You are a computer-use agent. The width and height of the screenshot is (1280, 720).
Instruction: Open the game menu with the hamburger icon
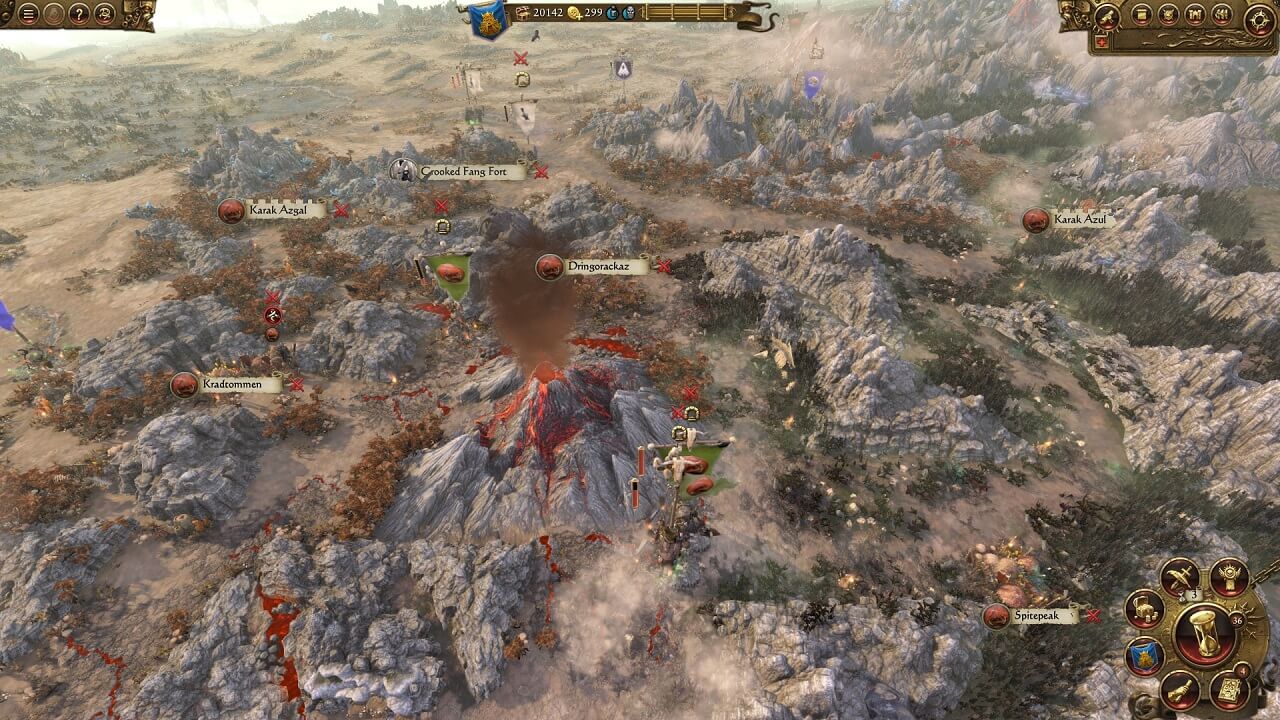27,13
